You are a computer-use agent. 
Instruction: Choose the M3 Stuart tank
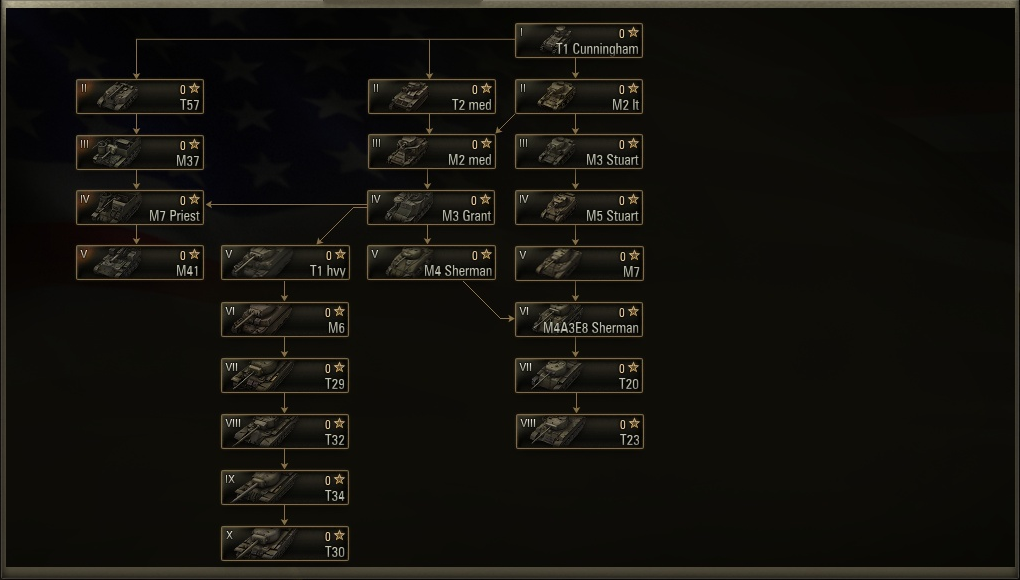tap(579, 153)
